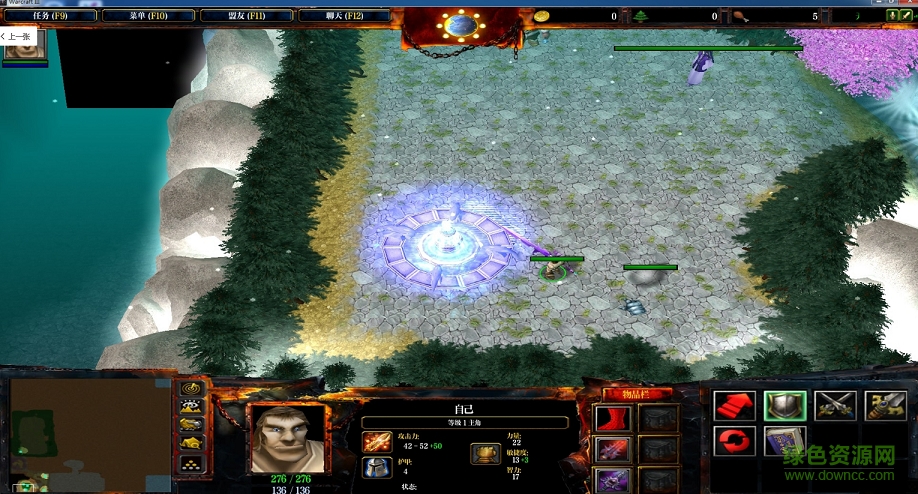Viewport: 918px width, 494px height.
Task: Click the hero portrait
Action: [x=287, y=437]
